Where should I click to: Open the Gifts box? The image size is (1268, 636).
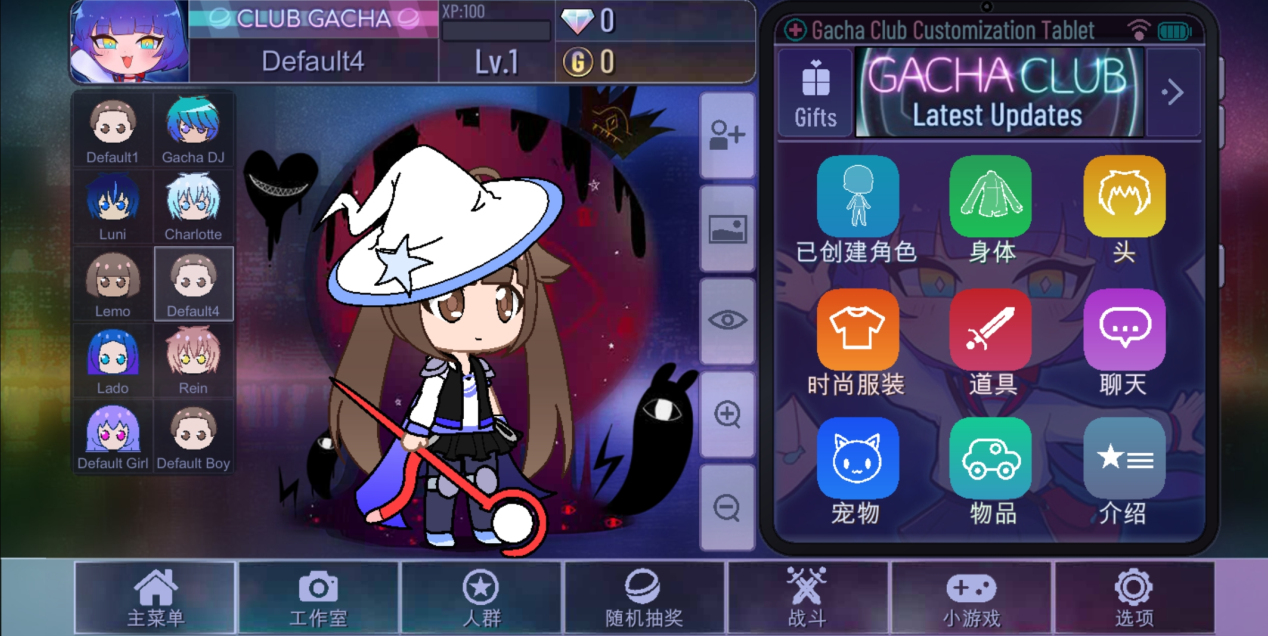click(x=815, y=93)
